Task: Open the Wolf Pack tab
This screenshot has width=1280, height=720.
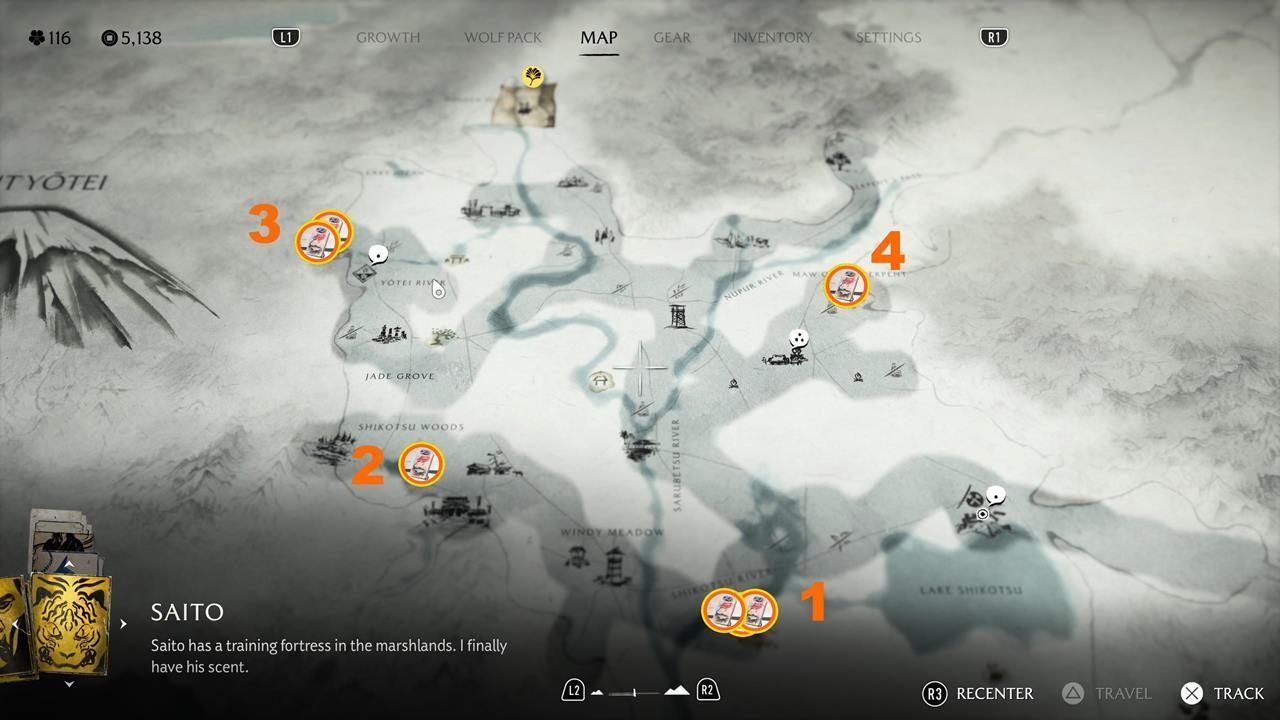Action: [502, 38]
